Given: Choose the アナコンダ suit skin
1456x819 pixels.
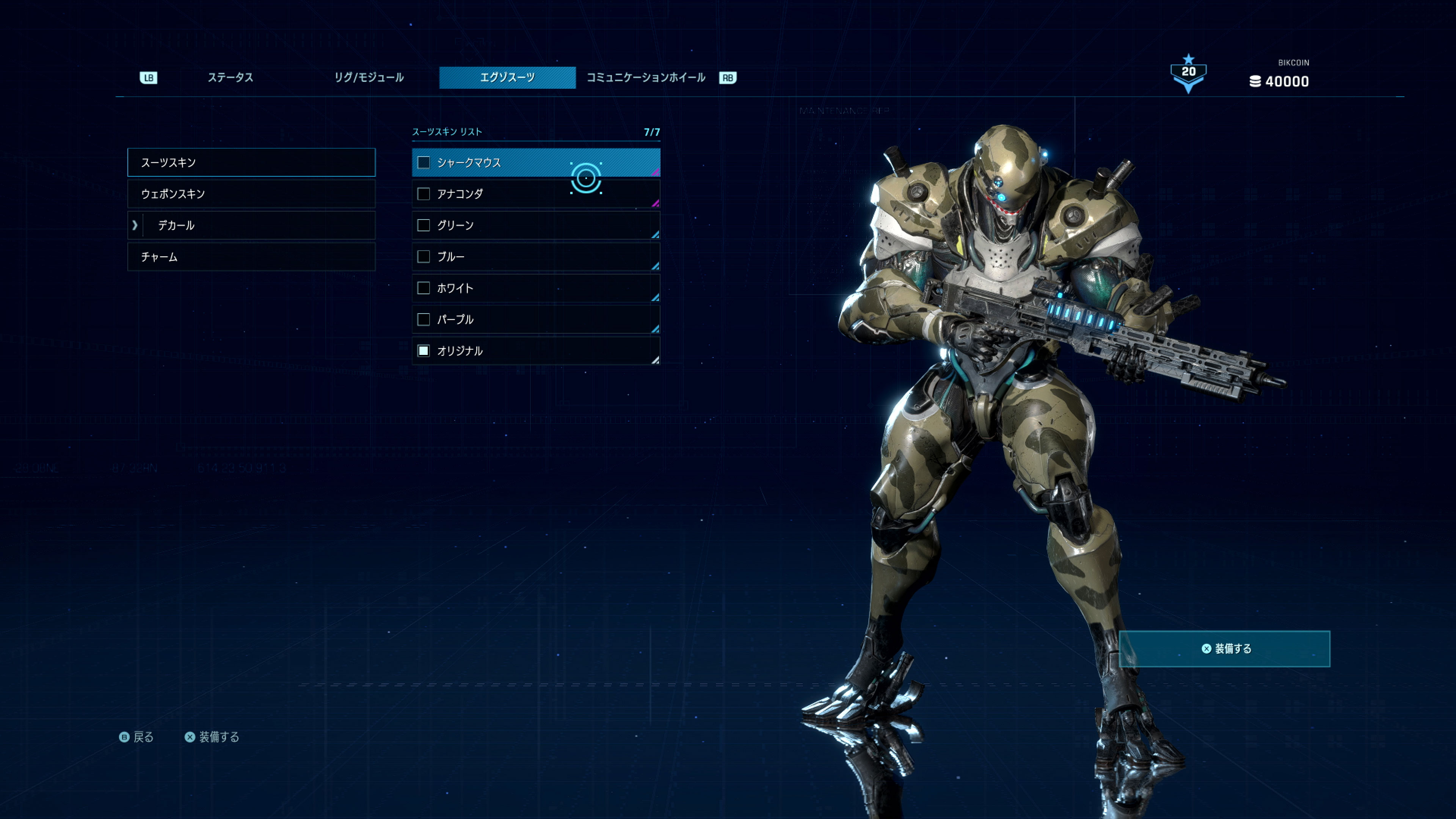Looking at the screenshot, I should click(535, 194).
